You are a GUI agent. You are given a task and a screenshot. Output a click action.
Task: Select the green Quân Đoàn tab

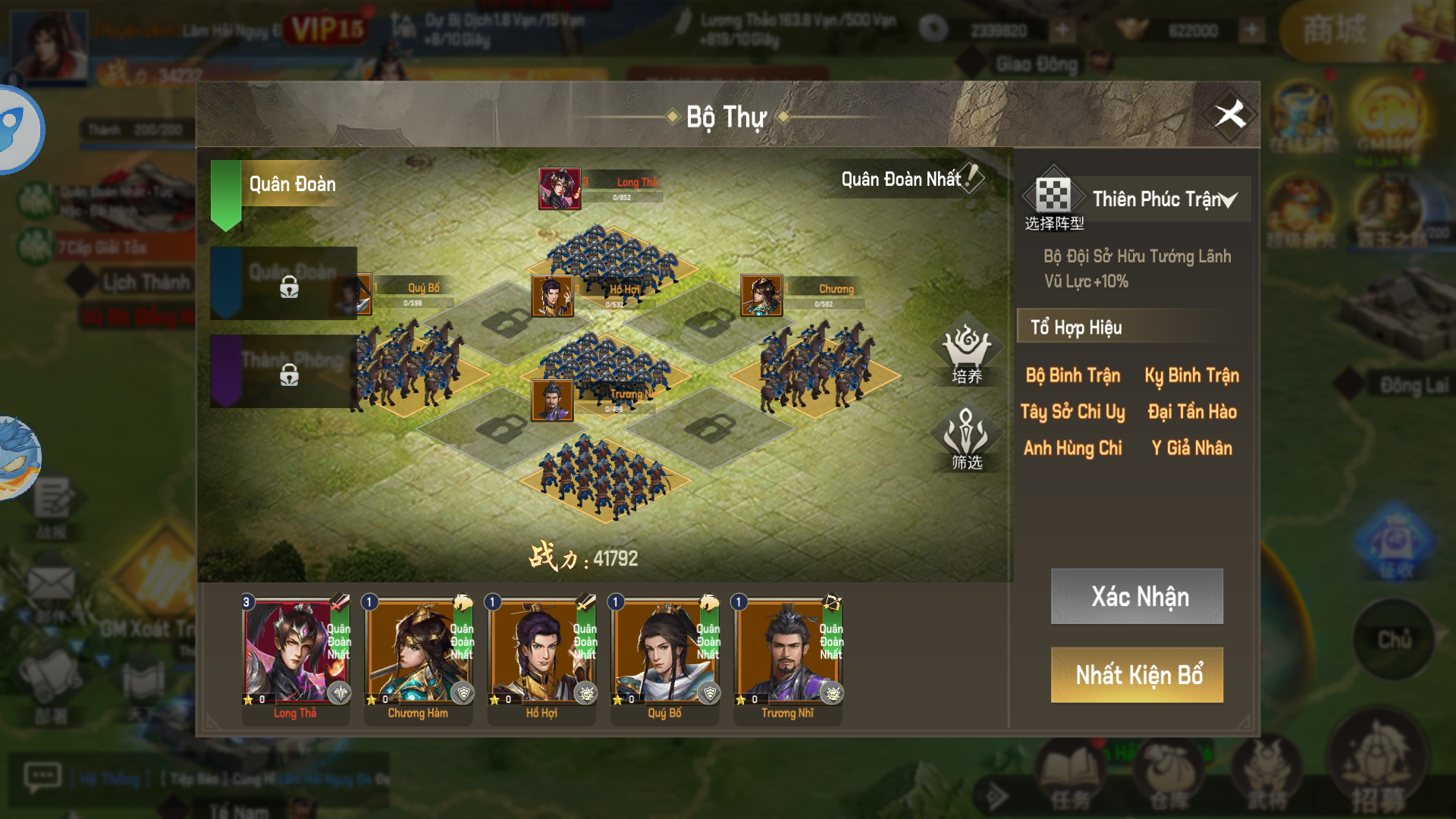pos(281,184)
